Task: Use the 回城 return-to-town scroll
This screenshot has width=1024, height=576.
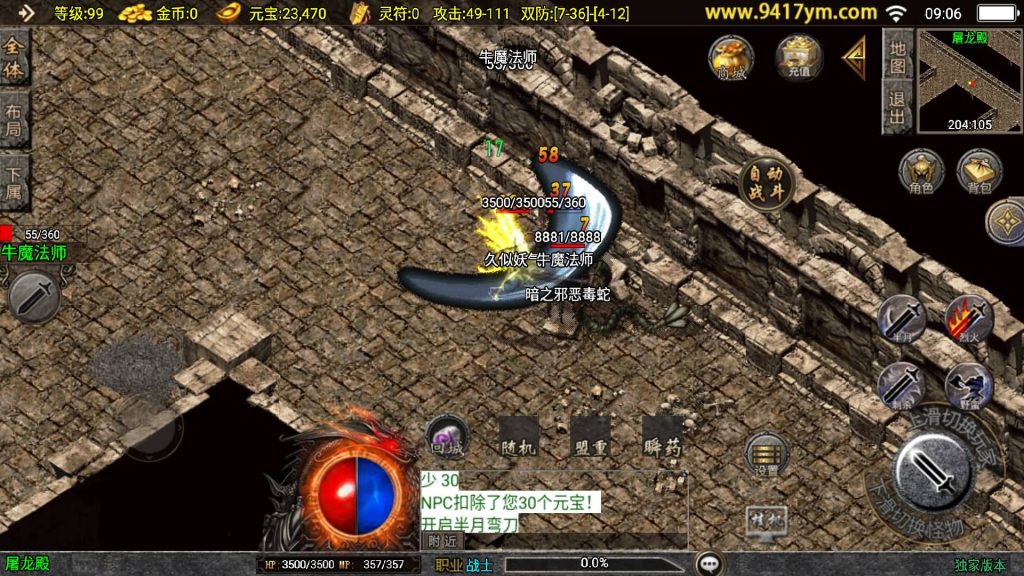Action: pos(446,436)
